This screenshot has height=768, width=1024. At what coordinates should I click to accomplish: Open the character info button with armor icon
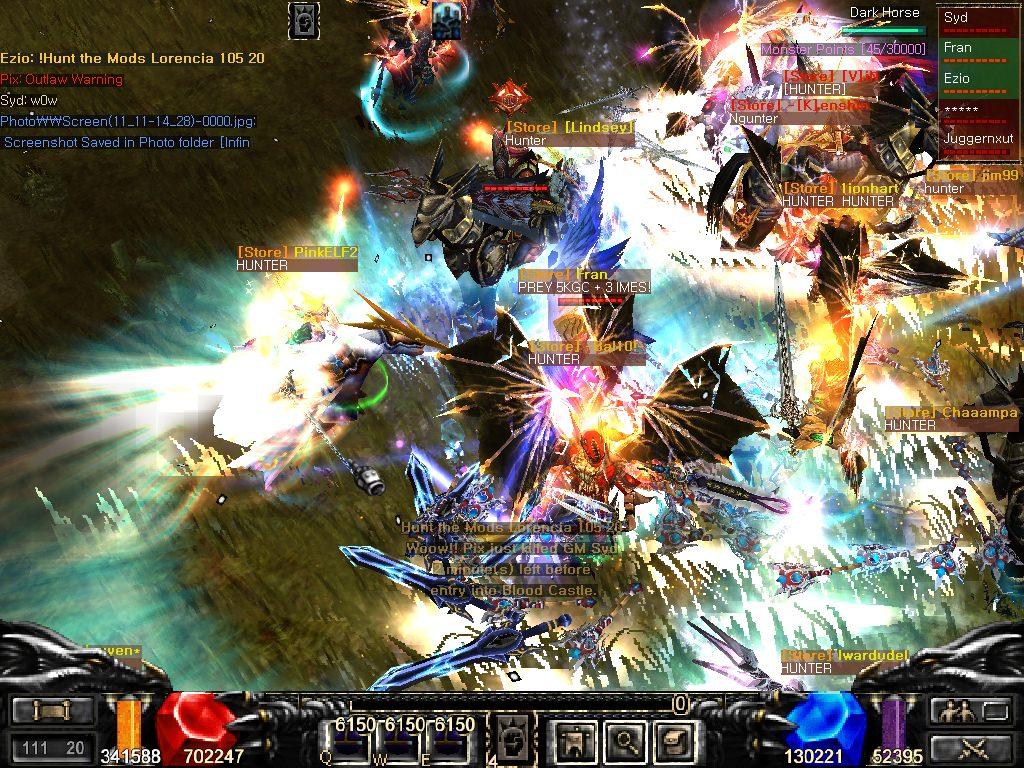pos(576,740)
